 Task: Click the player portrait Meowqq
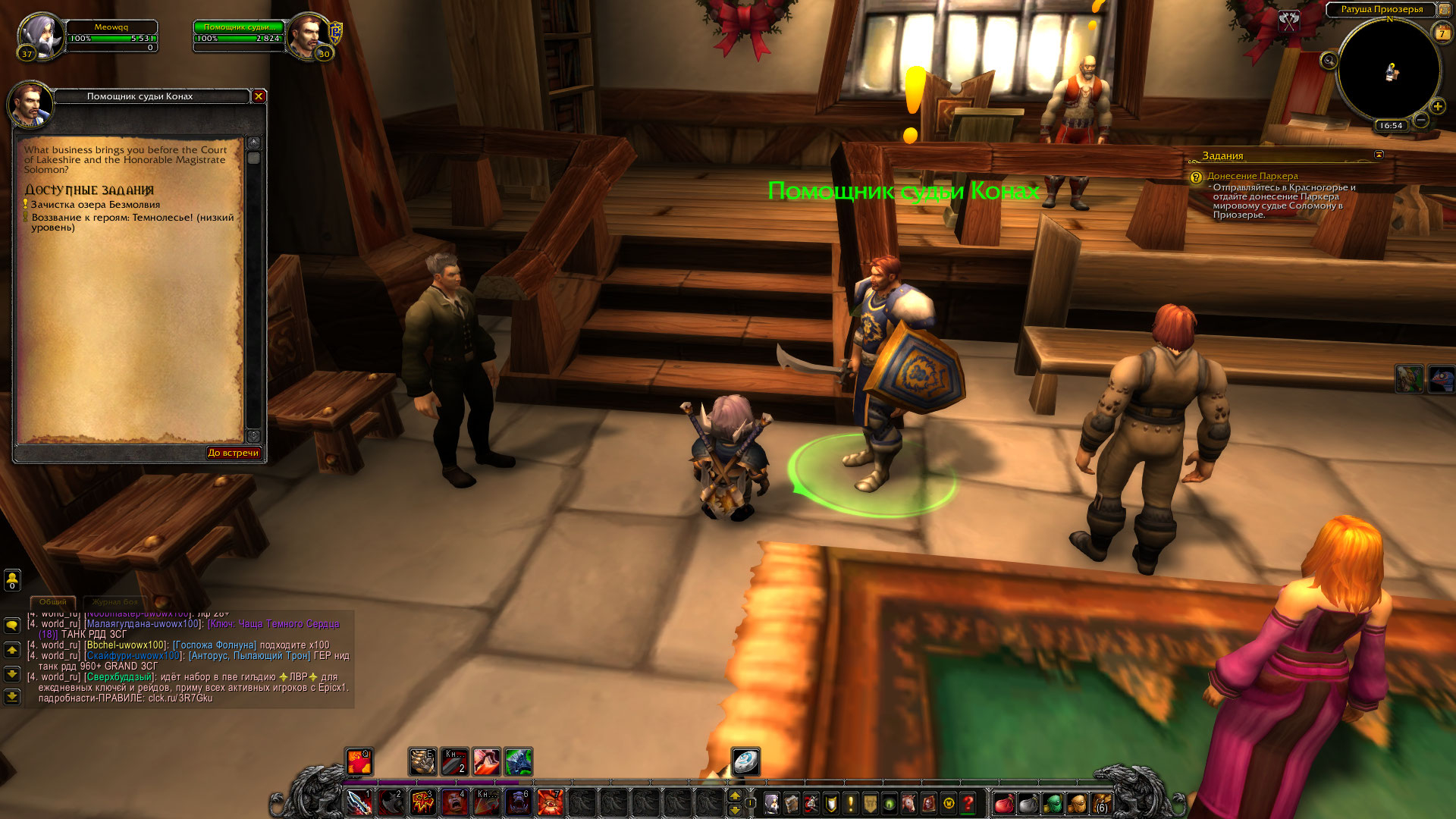coord(39,35)
